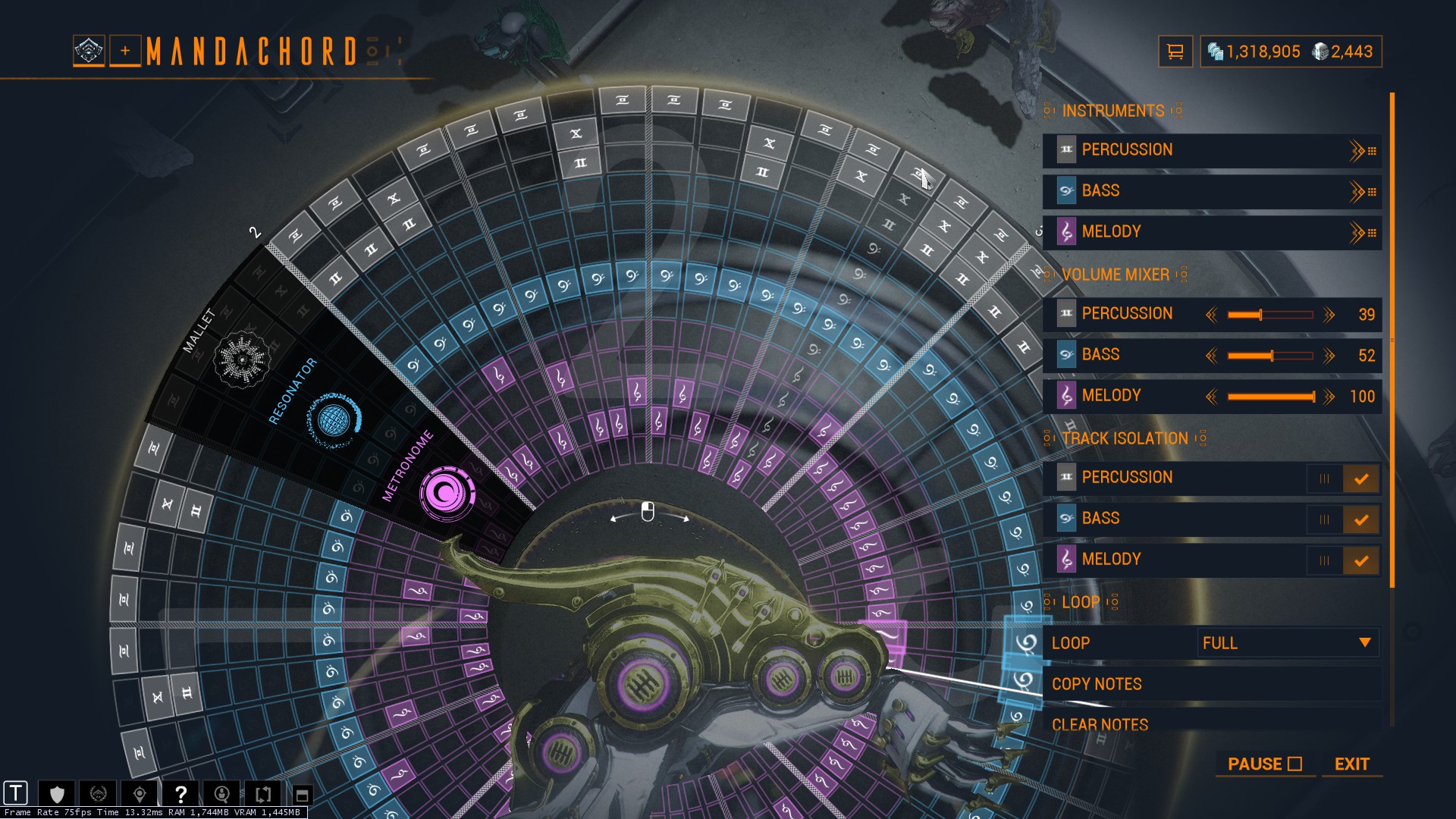1456x819 pixels.
Task: Select the Mallet percussion icon
Action: (x=242, y=359)
